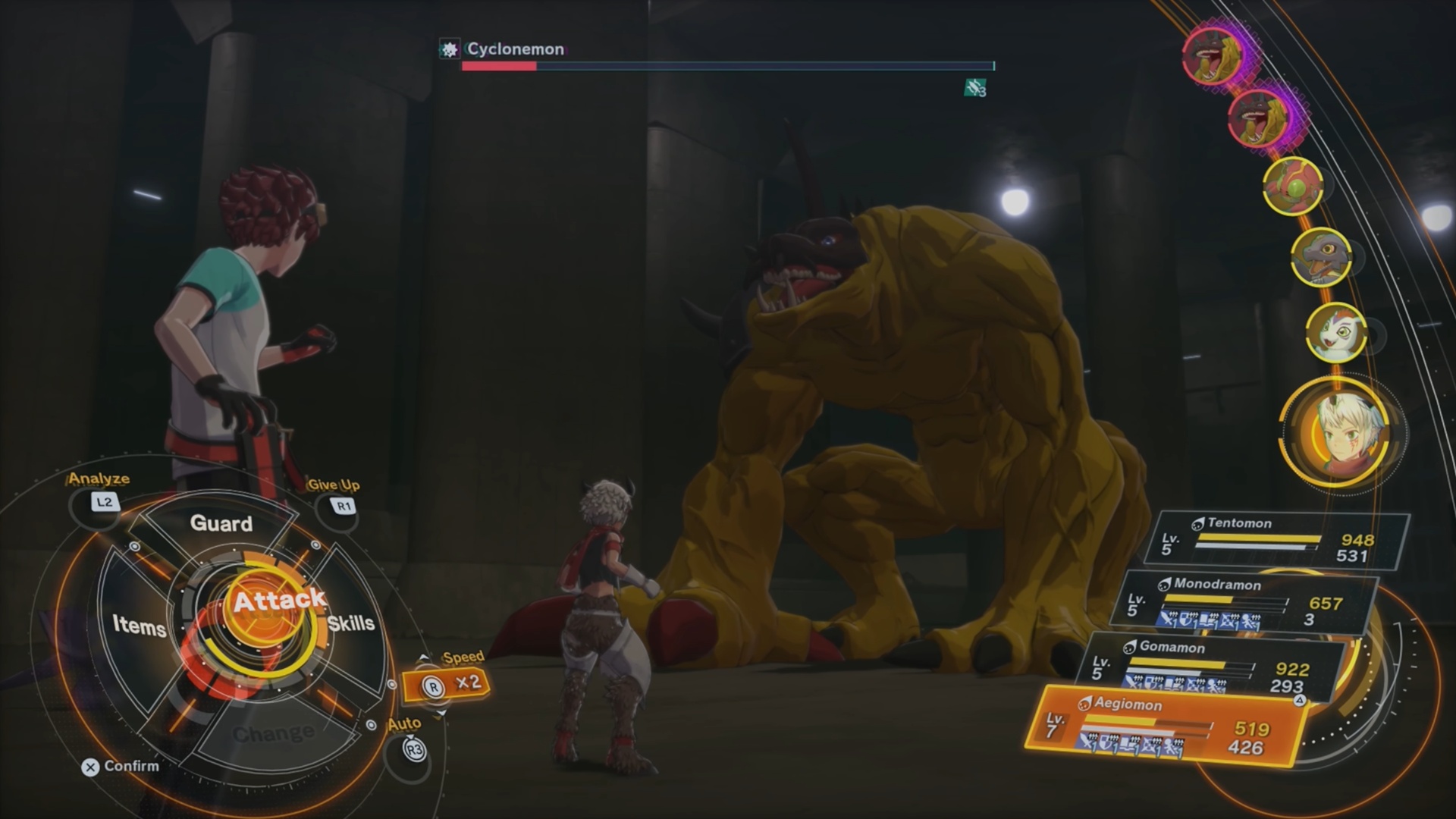This screenshot has height=819, width=1456.
Task: Choose the Guard command
Action: coord(221,523)
